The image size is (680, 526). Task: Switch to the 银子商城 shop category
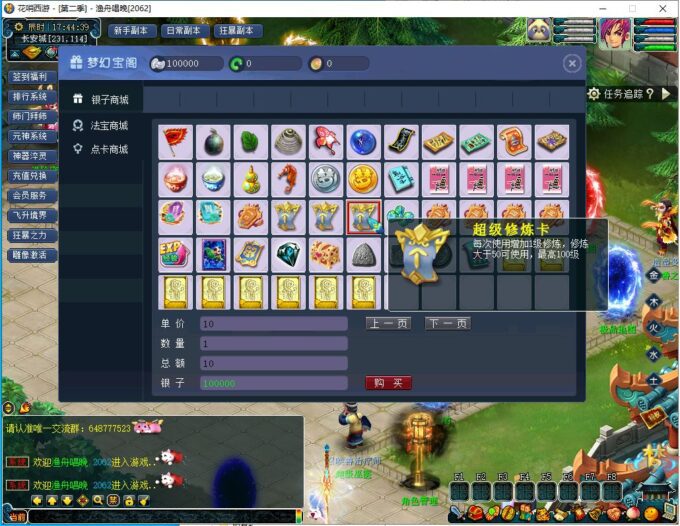[109, 100]
